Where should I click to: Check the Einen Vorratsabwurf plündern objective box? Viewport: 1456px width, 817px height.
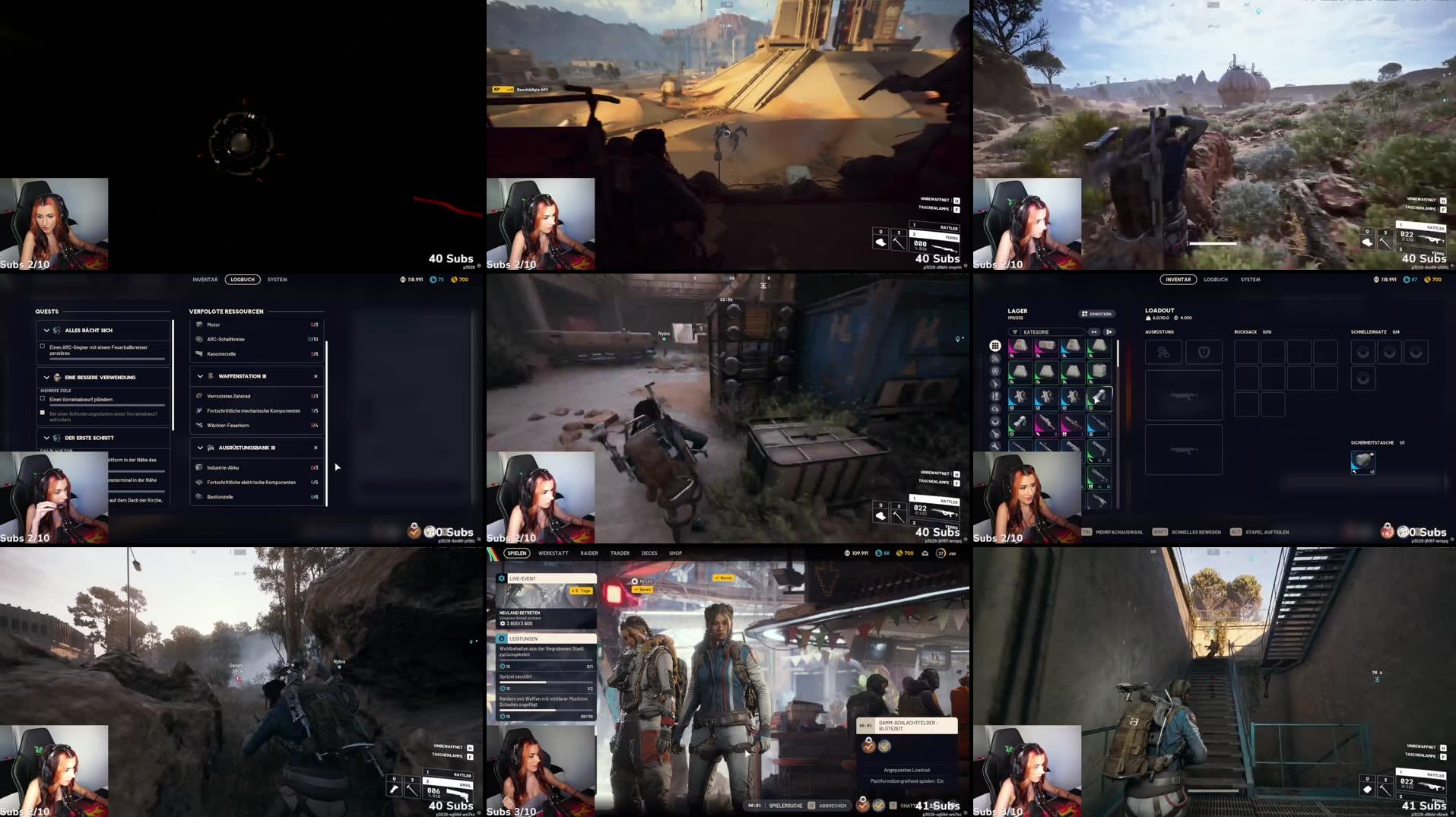41,399
